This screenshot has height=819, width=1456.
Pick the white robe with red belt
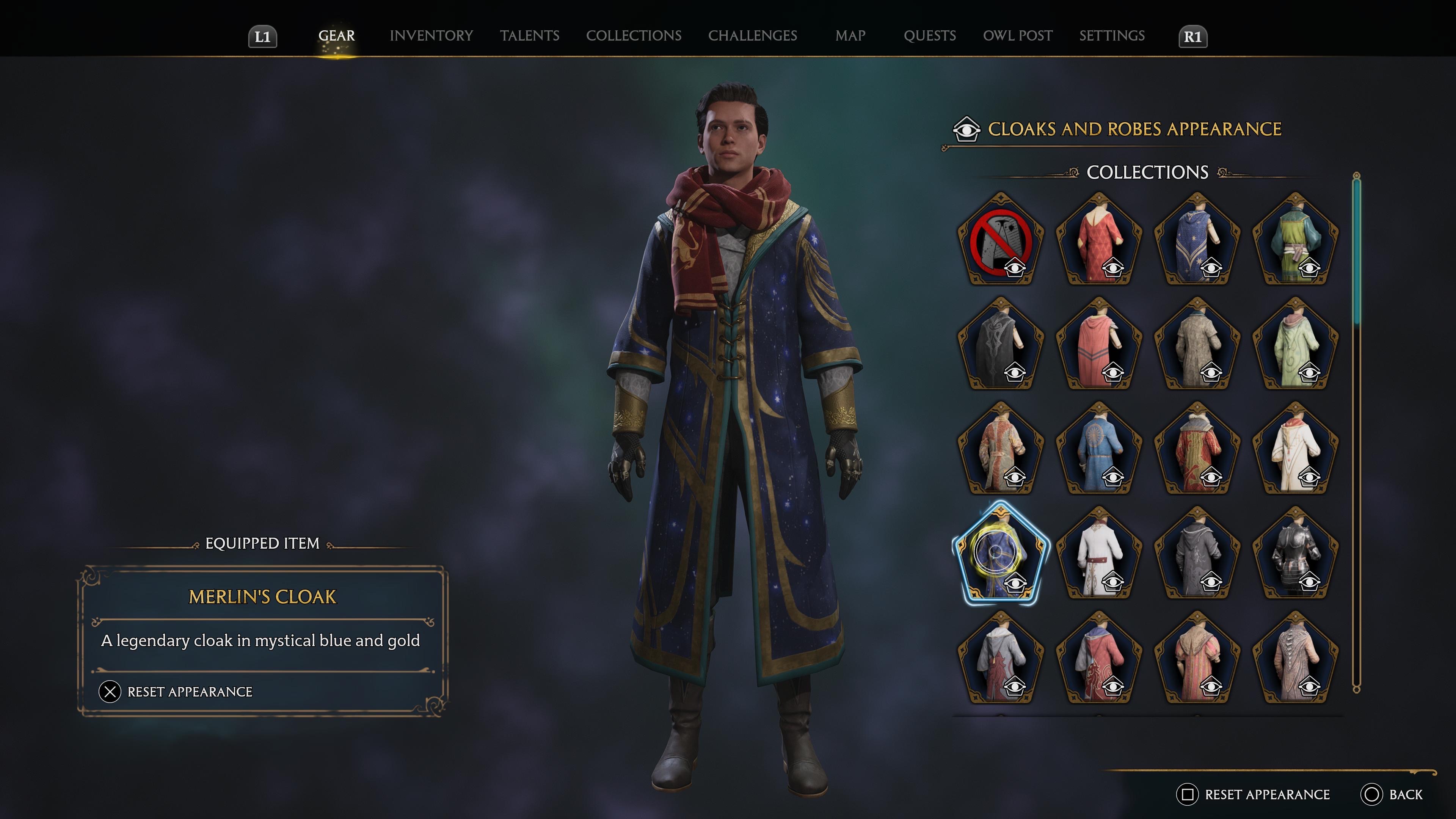click(1099, 554)
